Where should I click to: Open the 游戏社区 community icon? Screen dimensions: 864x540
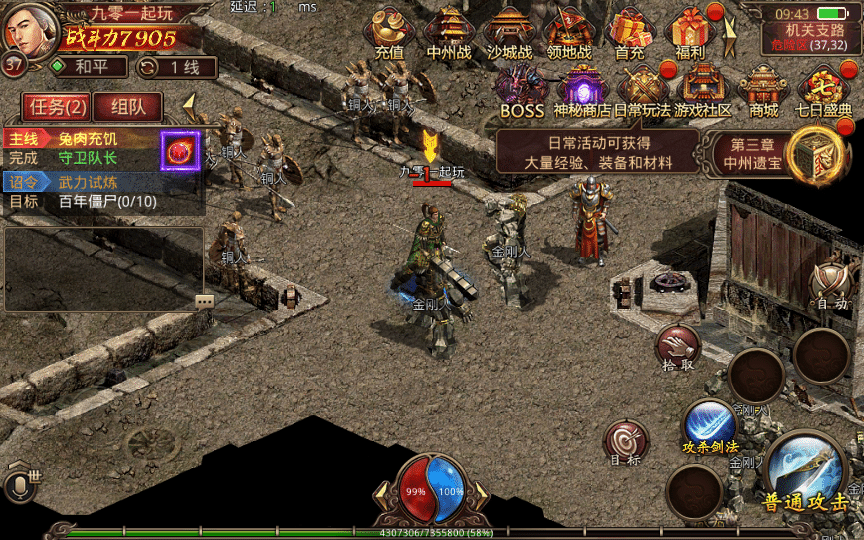pos(703,90)
